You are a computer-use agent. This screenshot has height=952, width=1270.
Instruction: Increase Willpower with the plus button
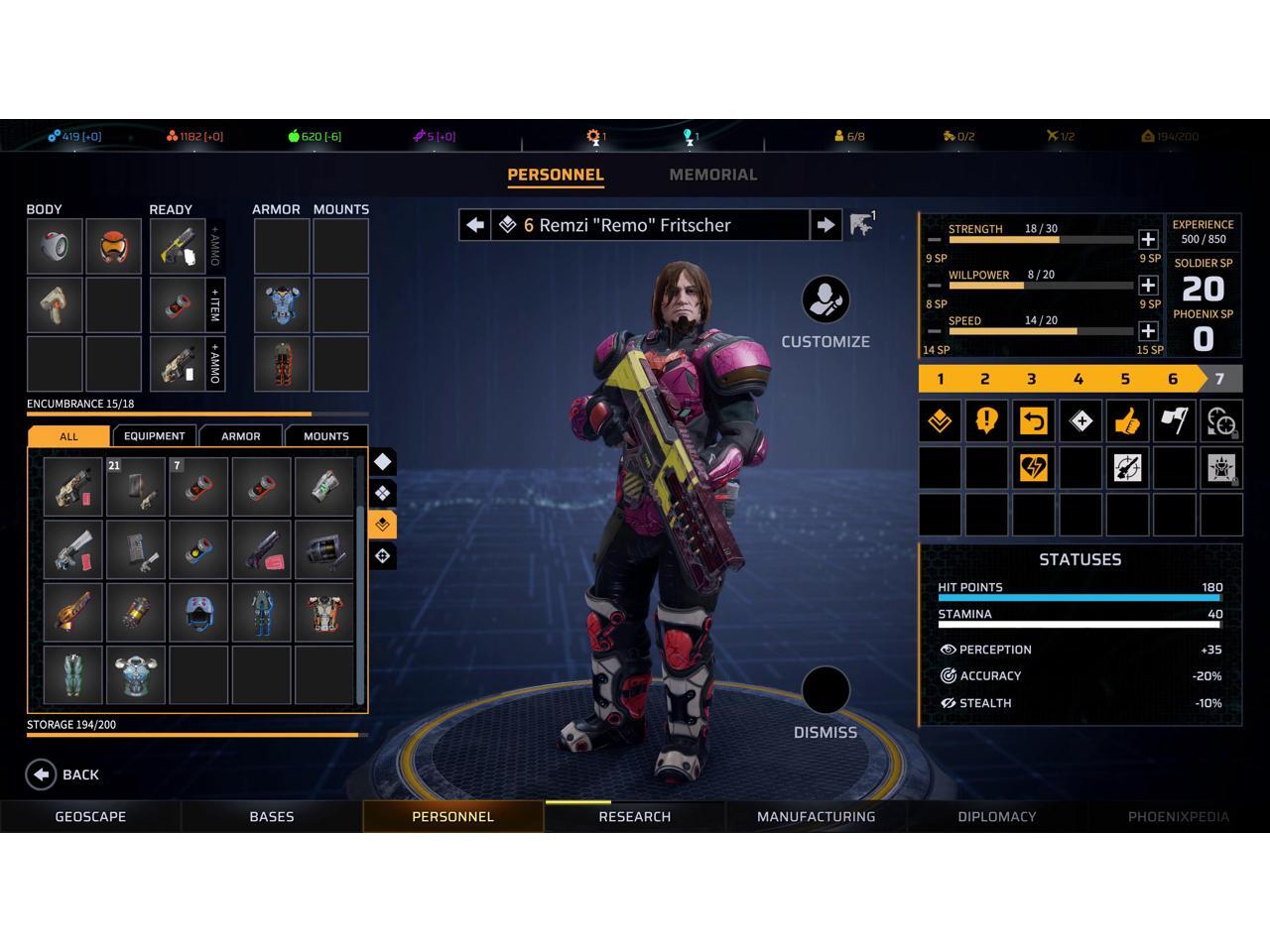[1148, 286]
